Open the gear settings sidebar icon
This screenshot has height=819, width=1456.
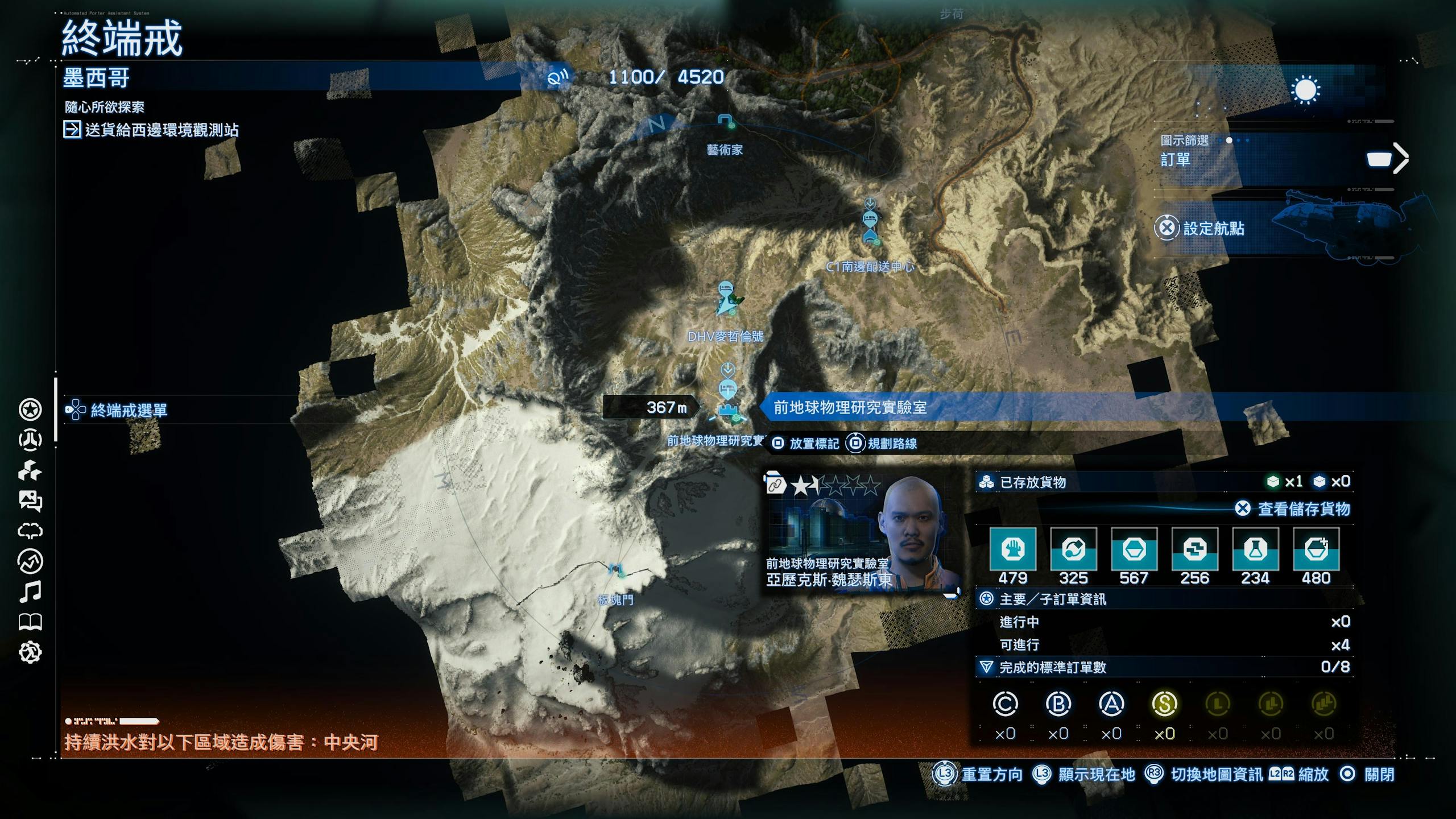point(30,652)
